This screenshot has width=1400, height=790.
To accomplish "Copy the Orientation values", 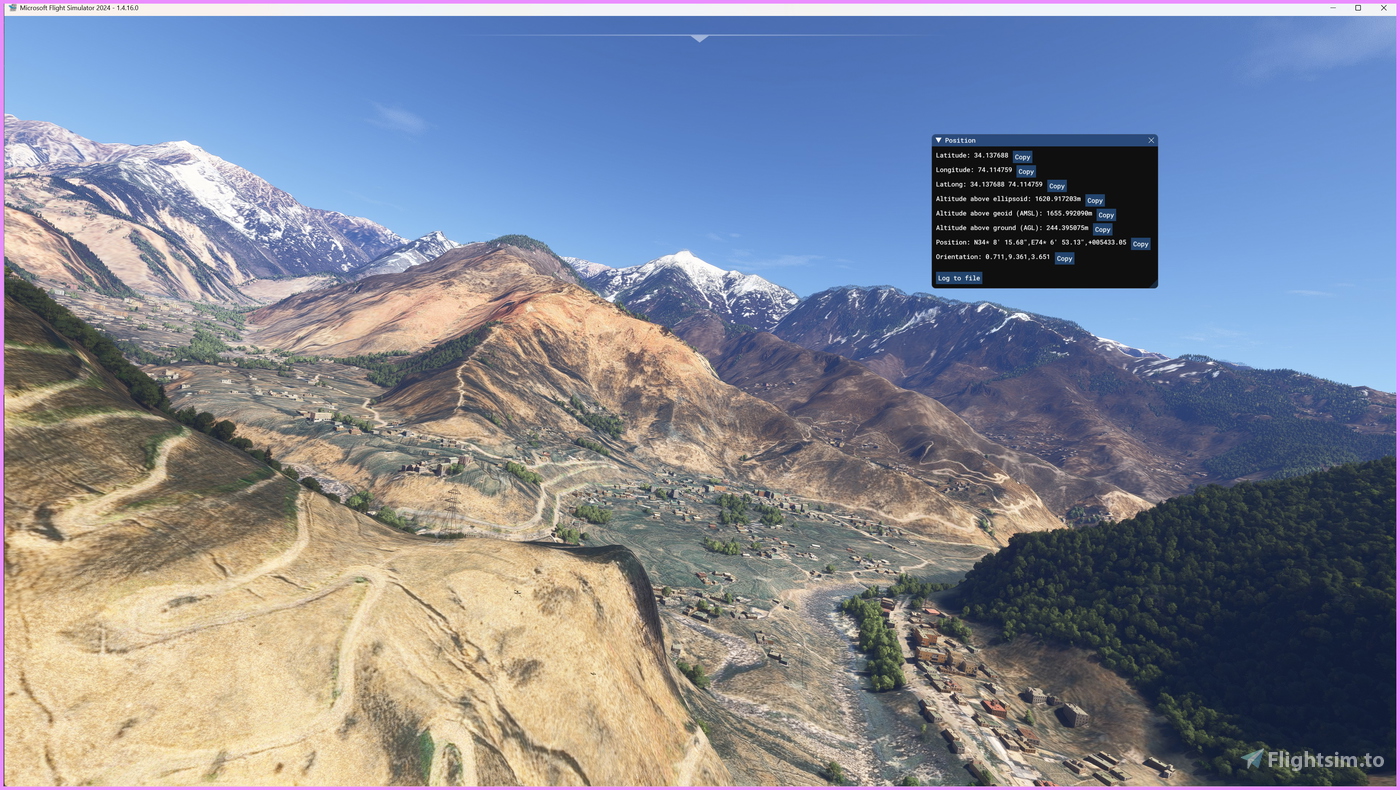I will pos(1063,256).
